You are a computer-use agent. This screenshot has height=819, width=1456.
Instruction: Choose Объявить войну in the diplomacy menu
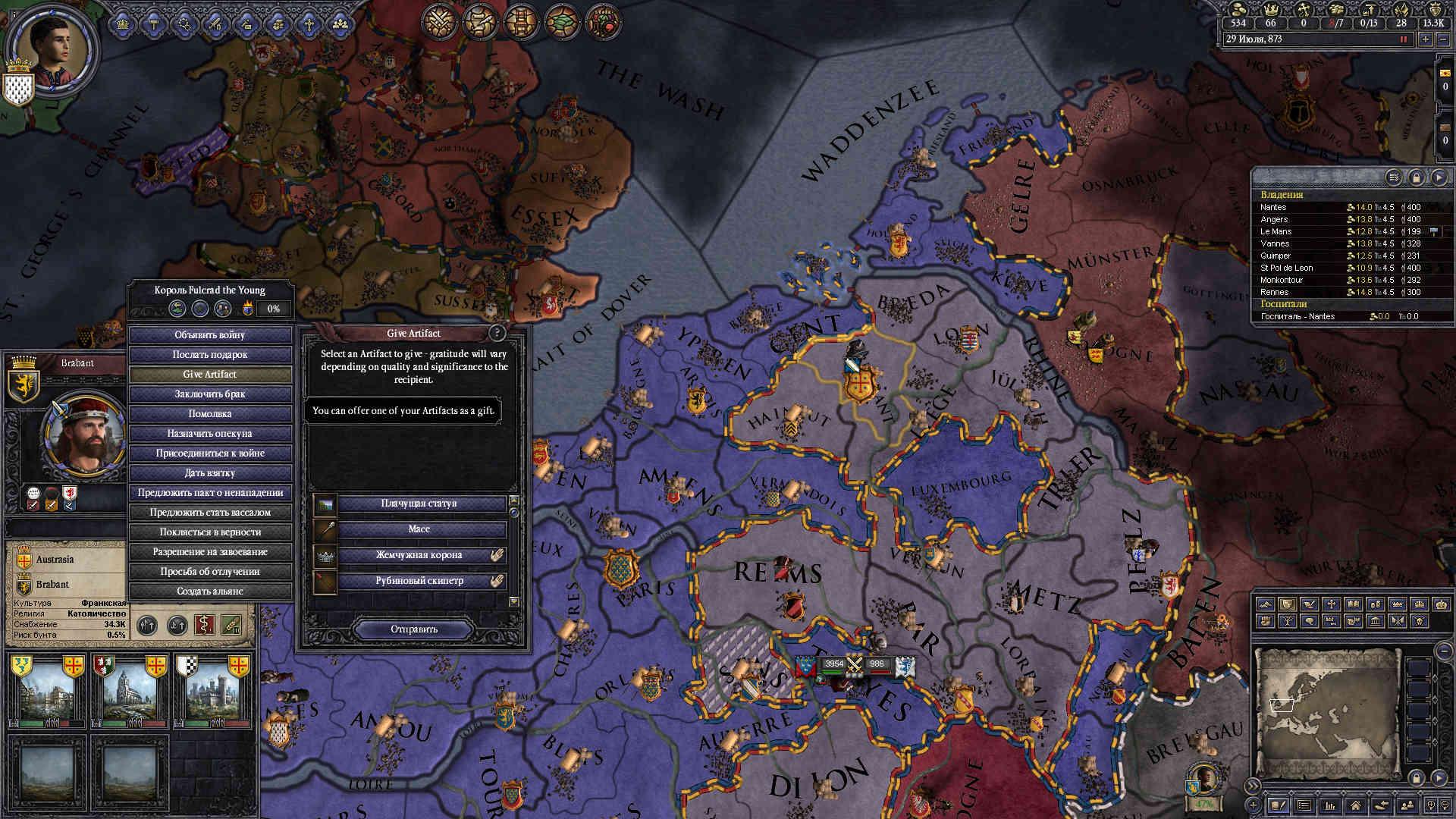pos(210,335)
